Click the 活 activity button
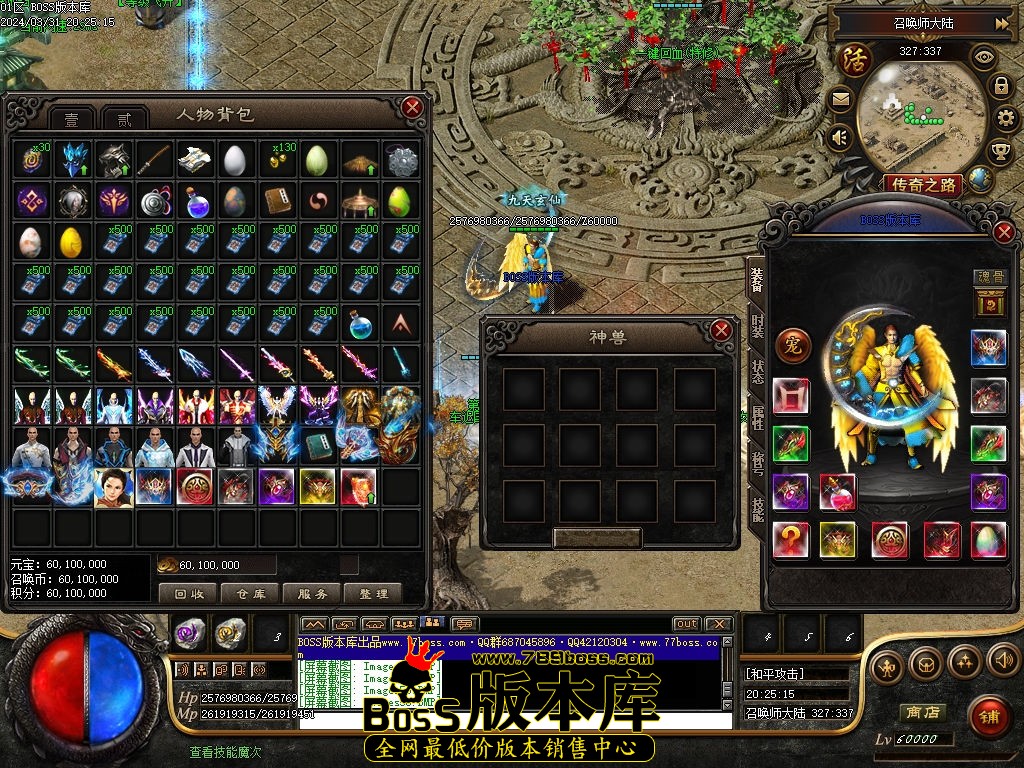1024x768 pixels. 856,58
